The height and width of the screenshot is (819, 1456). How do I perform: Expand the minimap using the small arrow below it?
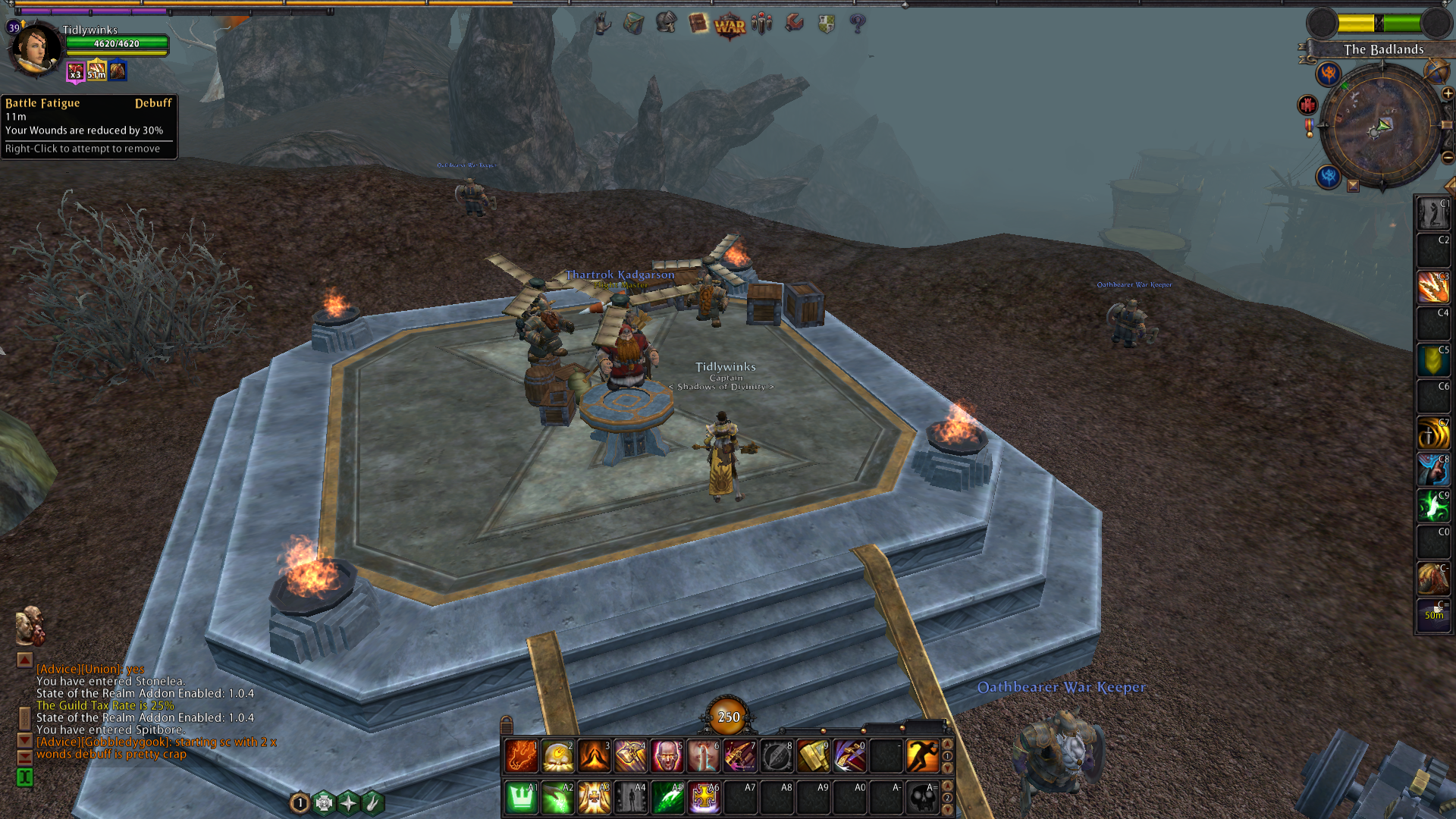point(1353,187)
